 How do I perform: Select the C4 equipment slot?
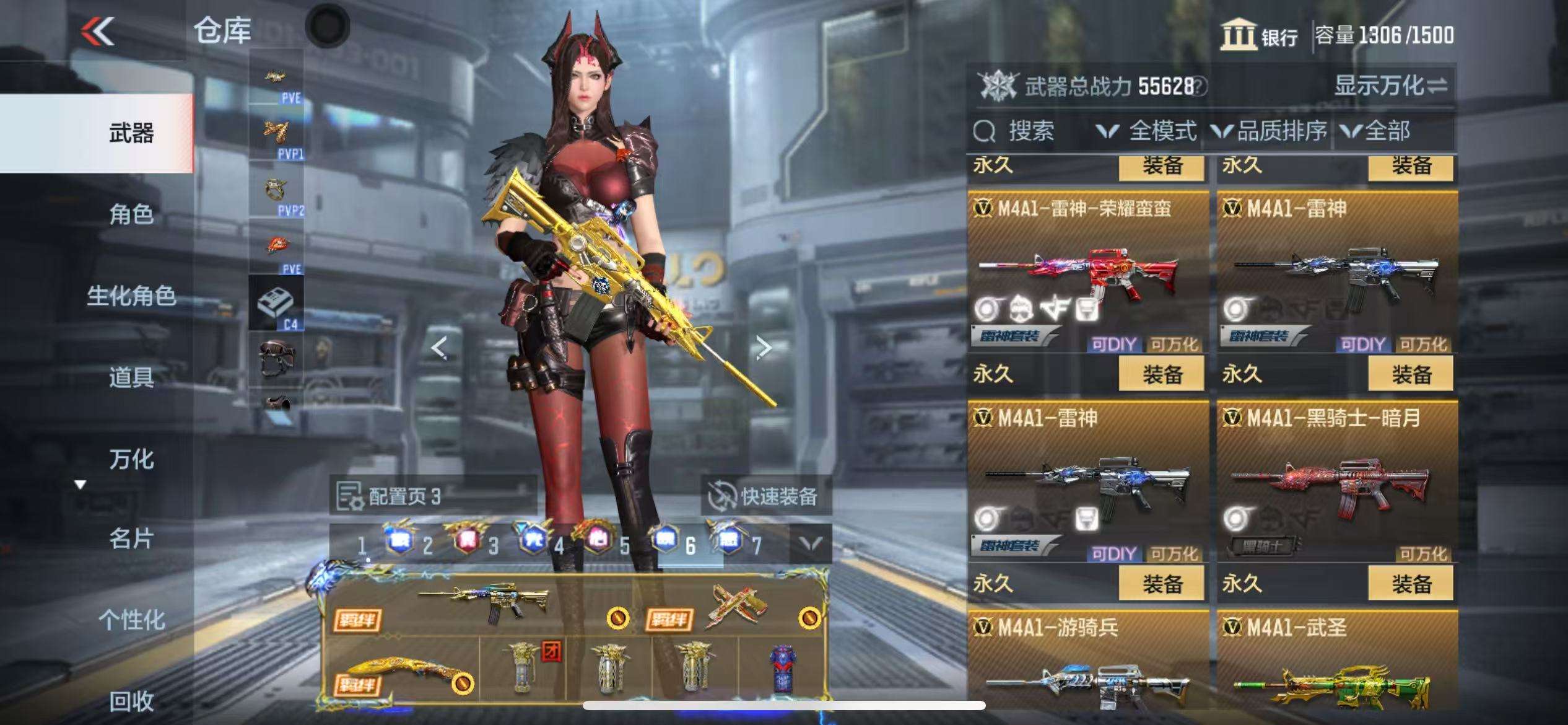(276, 304)
